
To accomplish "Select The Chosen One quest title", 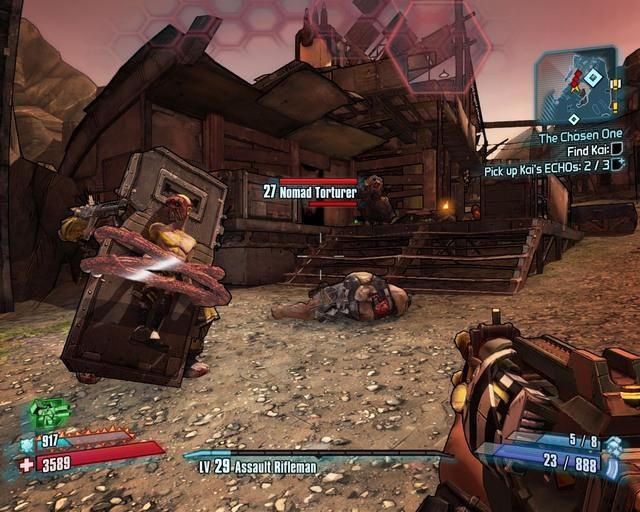I will pos(580,135).
